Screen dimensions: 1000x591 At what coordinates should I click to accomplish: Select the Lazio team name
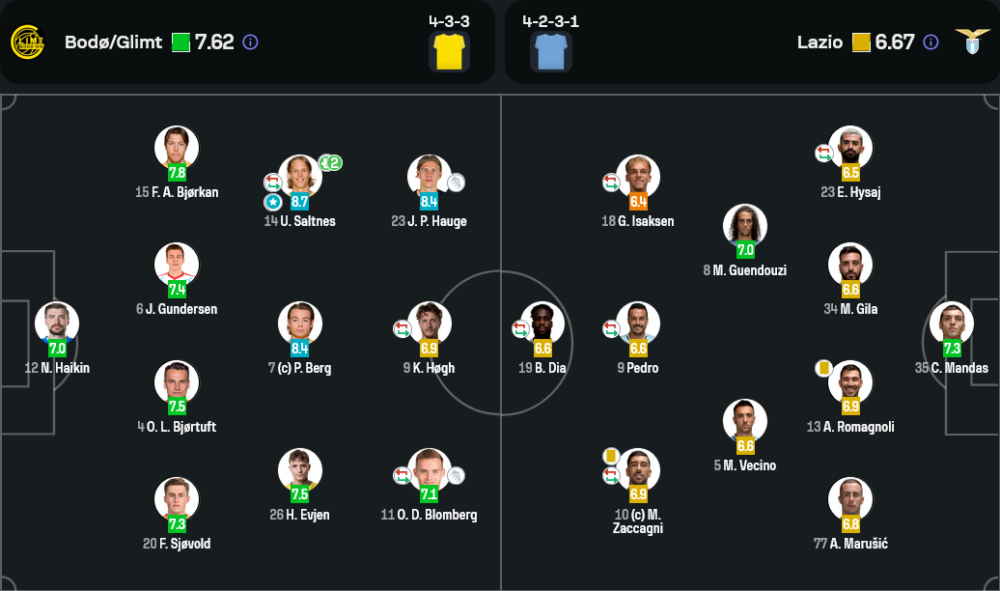click(819, 42)
